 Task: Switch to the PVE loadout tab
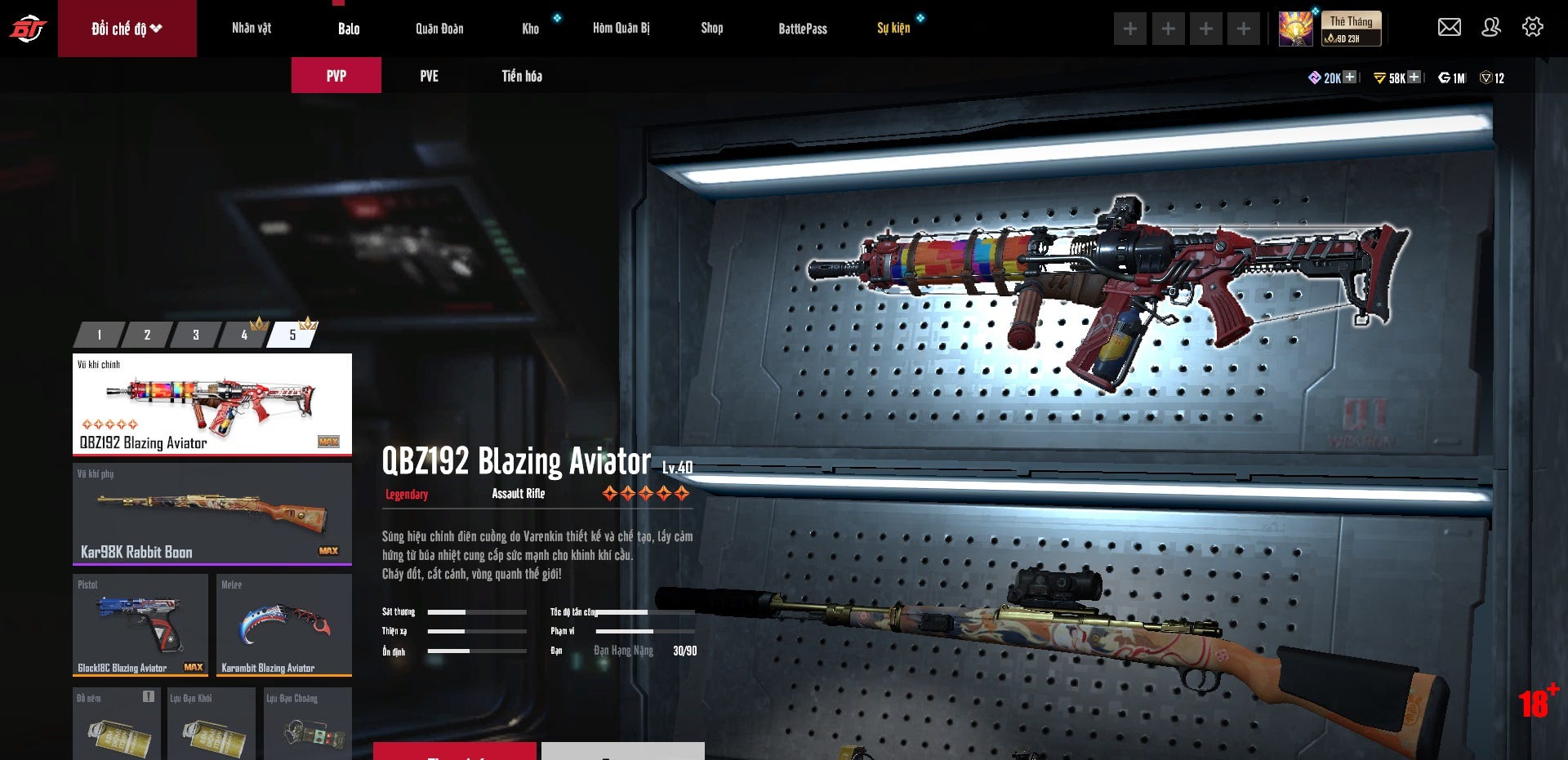[429, 76]
